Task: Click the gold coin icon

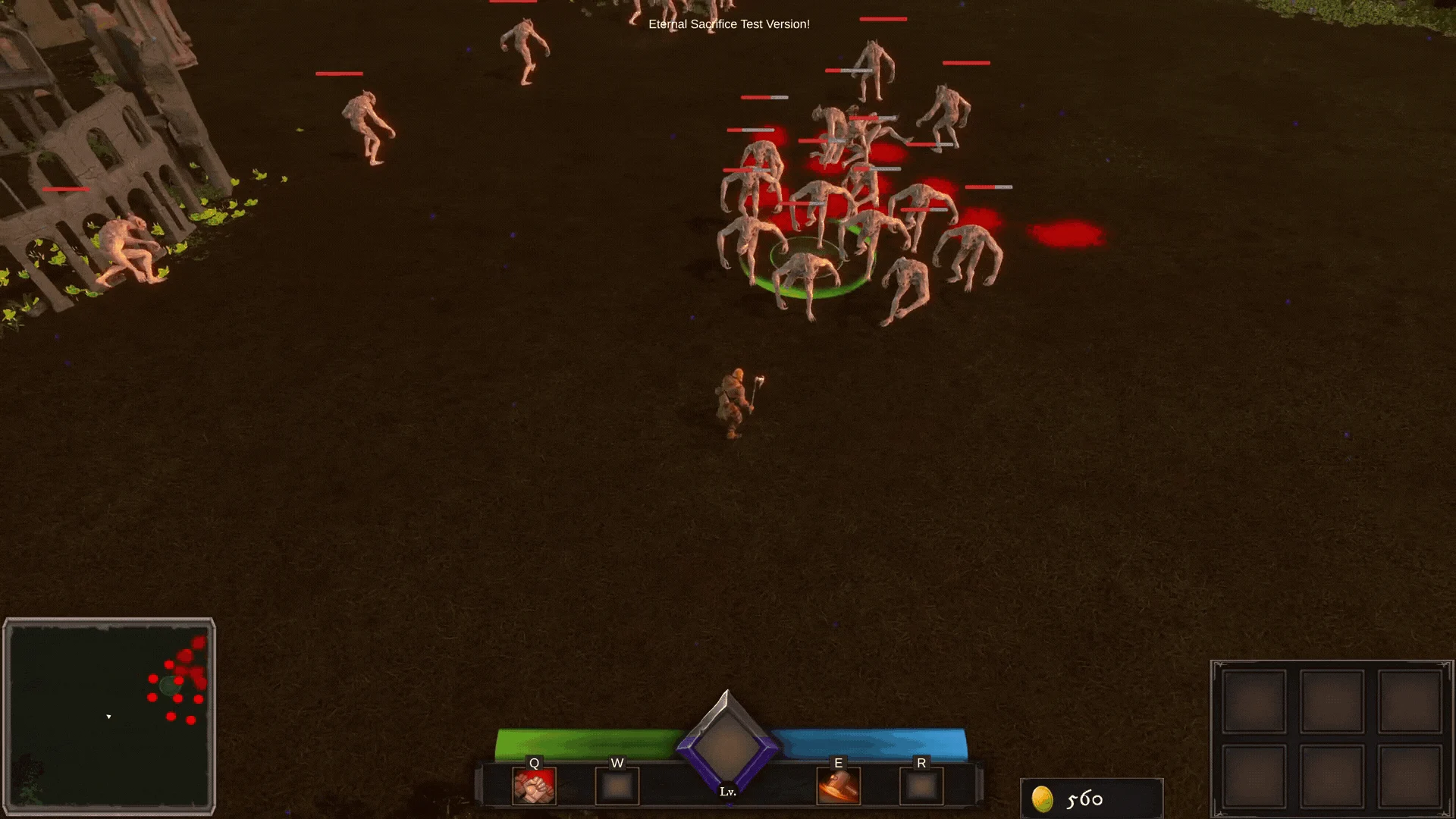Action: (1044, 799)
